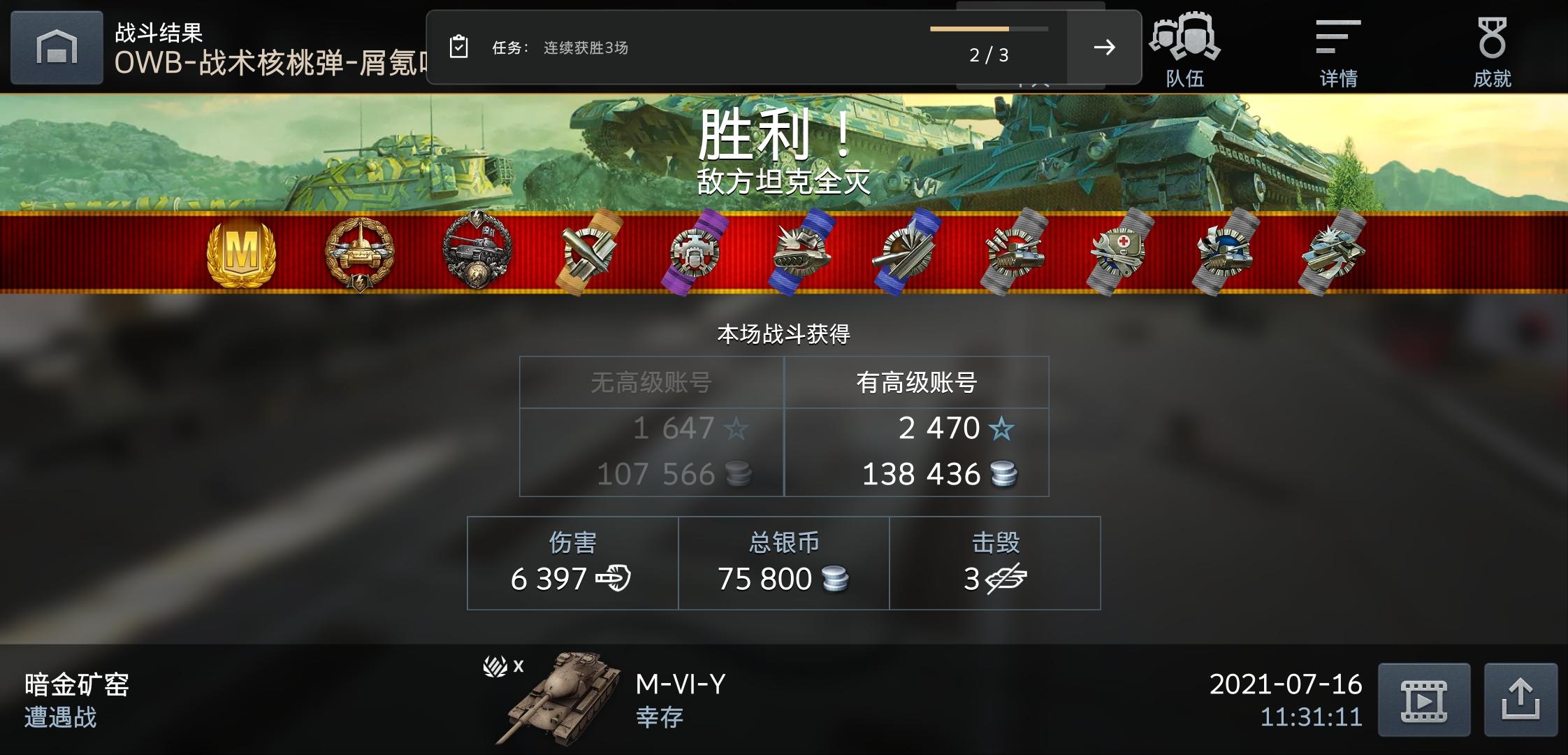Select the 无高级账号 column
Image resolution: width=1568 pixels, height=755 pixels.
[650, 382]
